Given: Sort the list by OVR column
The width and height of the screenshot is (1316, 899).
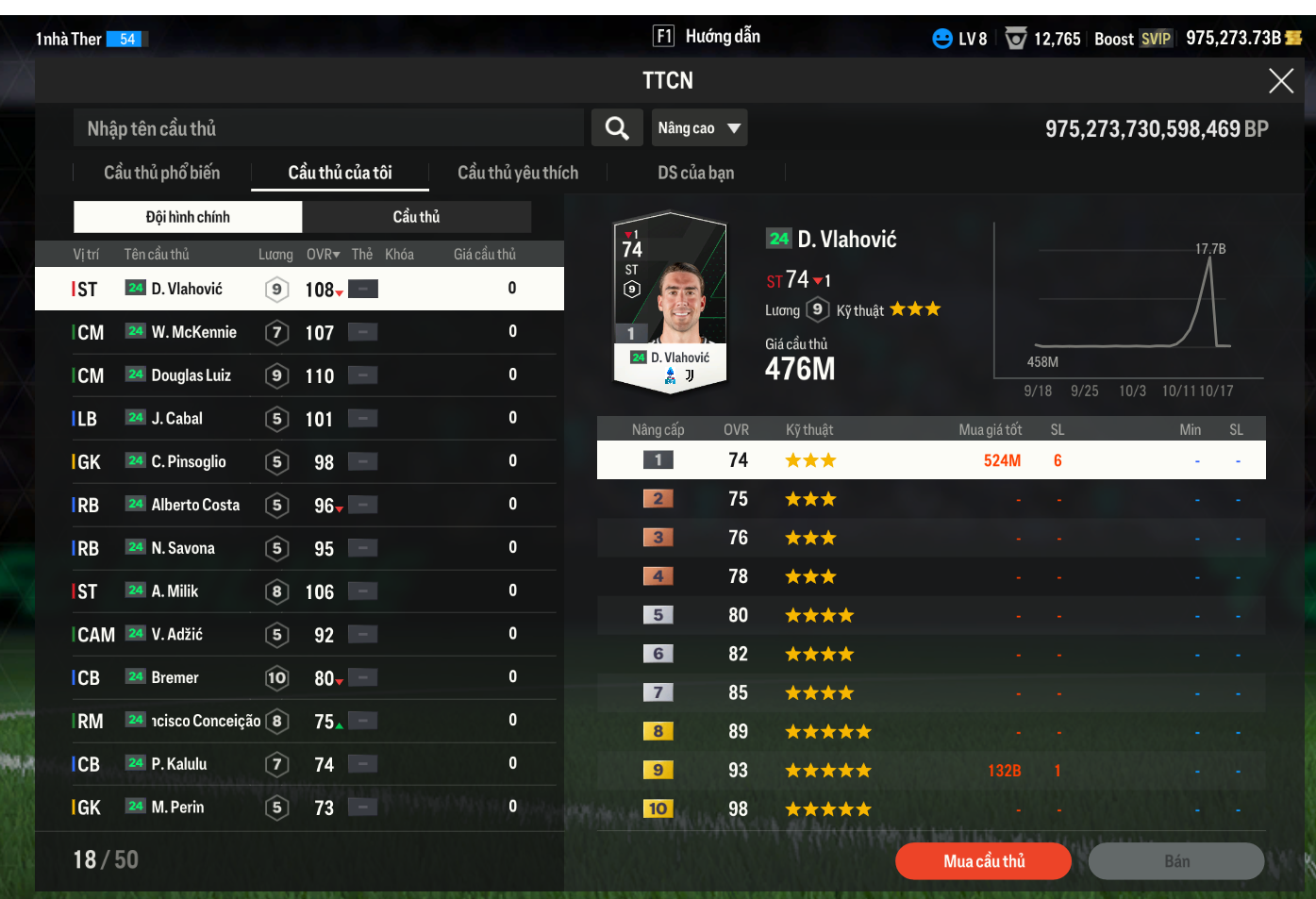Looking at the screenshot, I should (x=323, y=255).
